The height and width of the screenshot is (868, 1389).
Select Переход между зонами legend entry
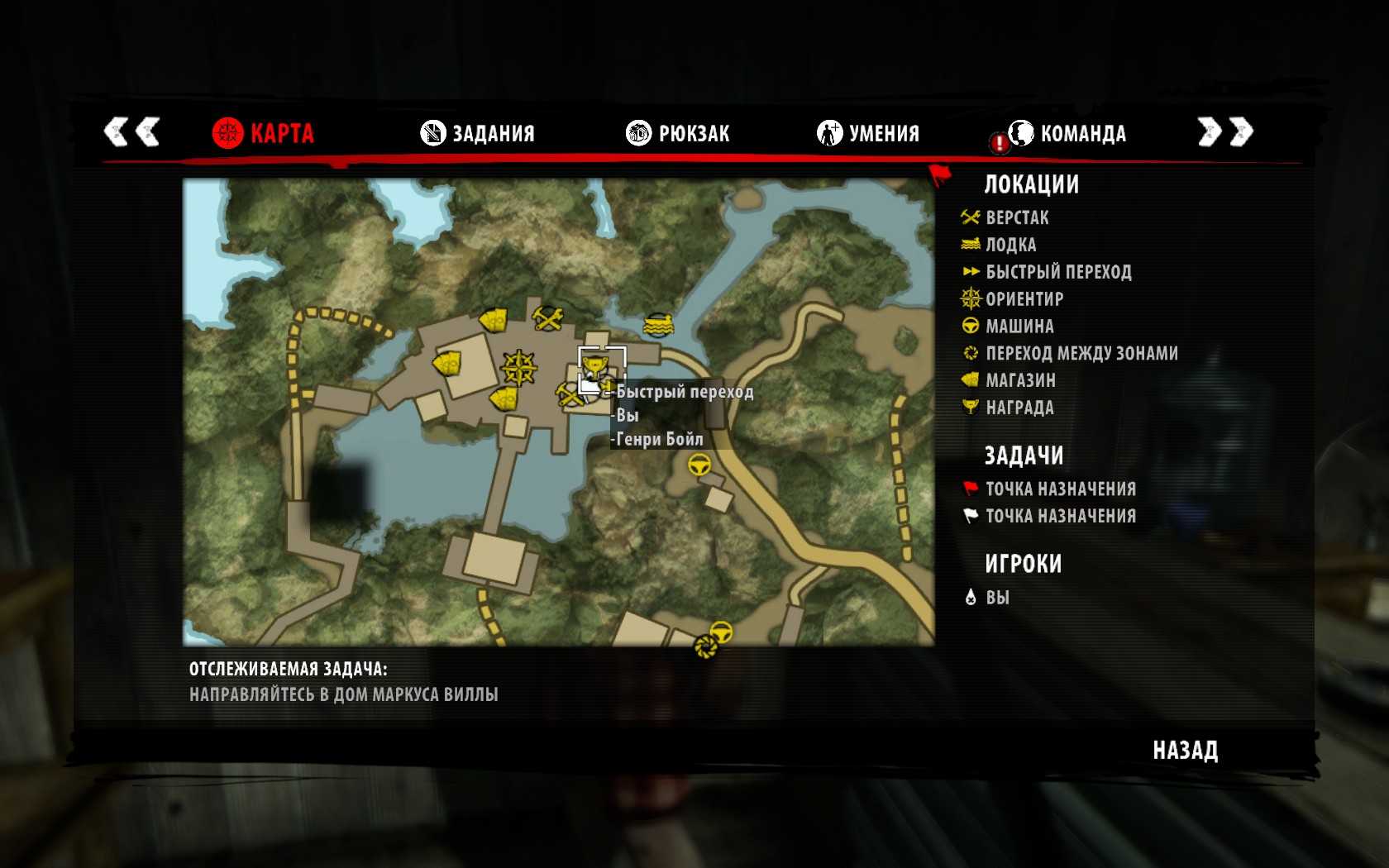click(1081, 354)
